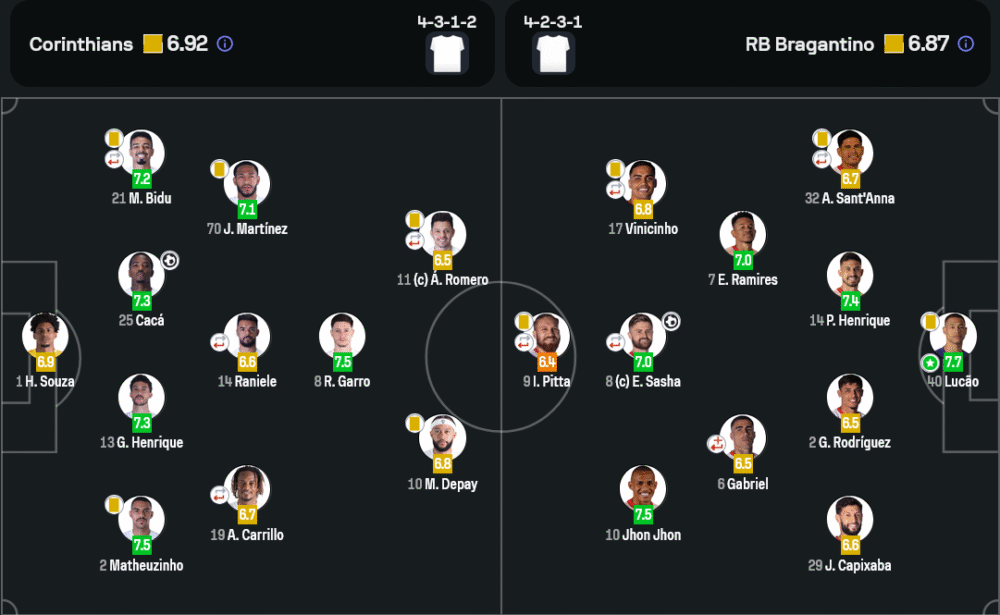
Task: Select the Corinthians 4-3-1-2 formation shirt
Action: click(447, 53)
